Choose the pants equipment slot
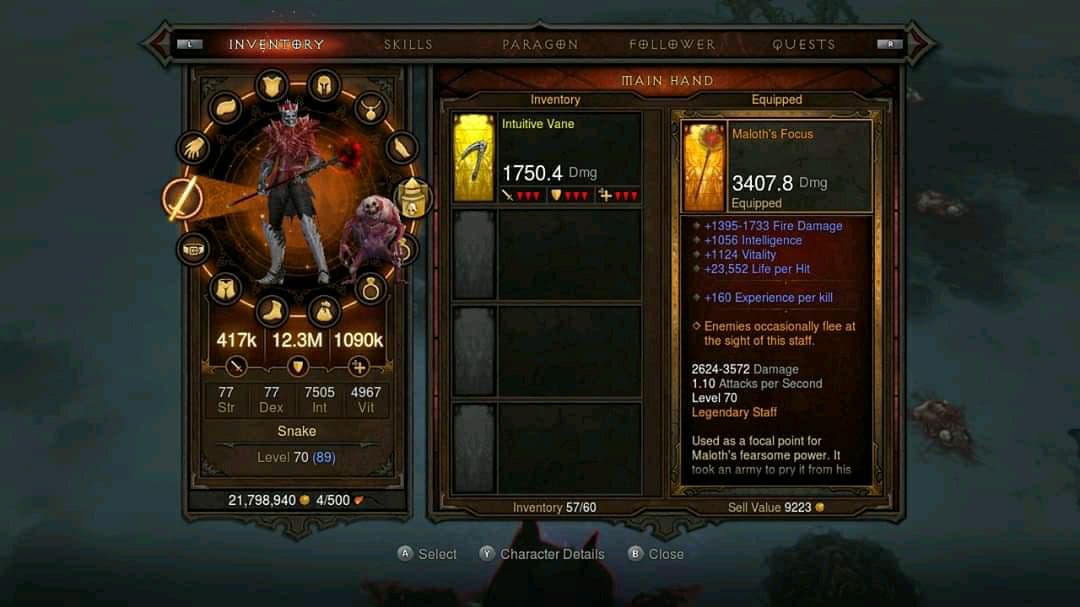 tap(226, 290)
